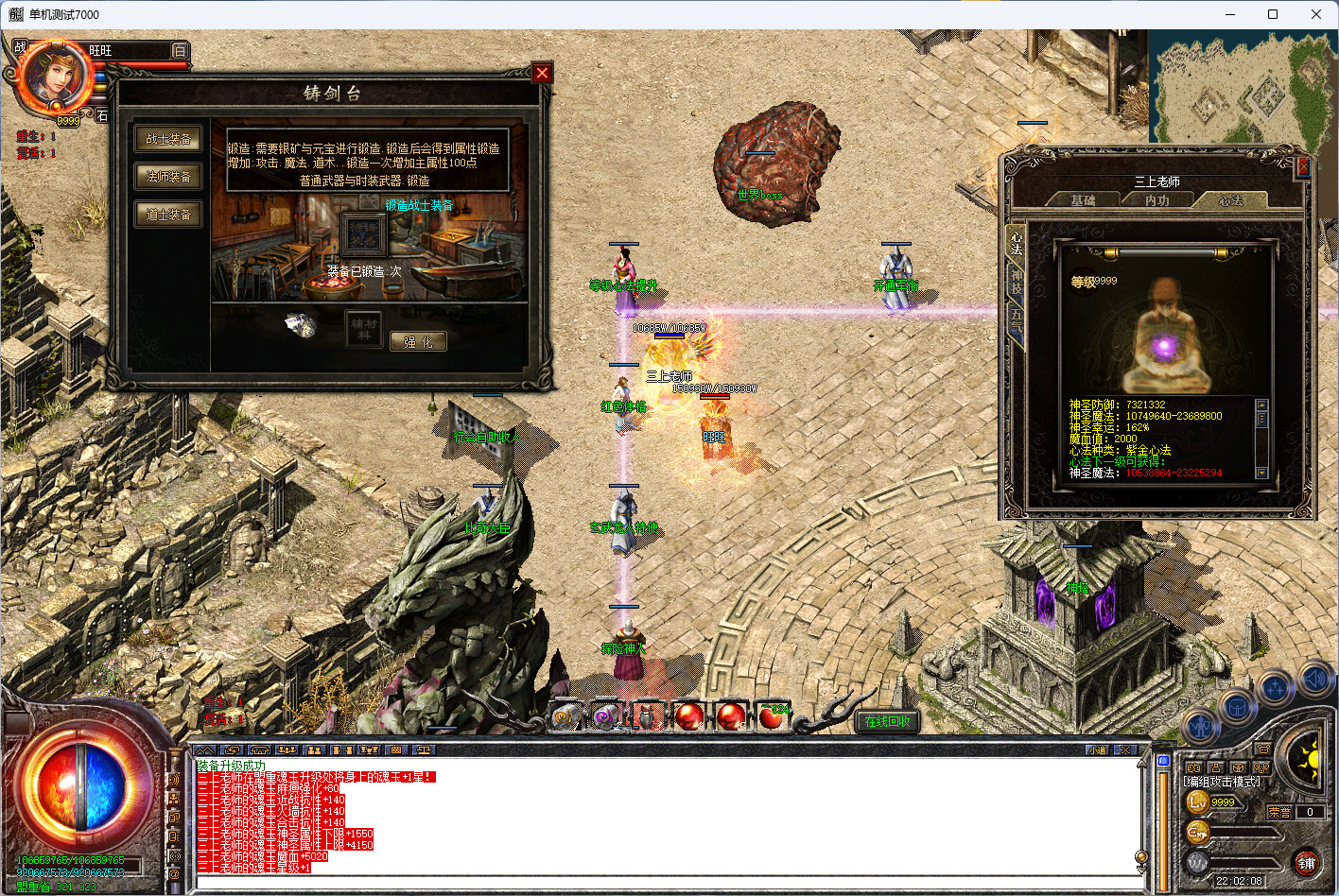Choose the 法师装备 category

pos(168,177)
